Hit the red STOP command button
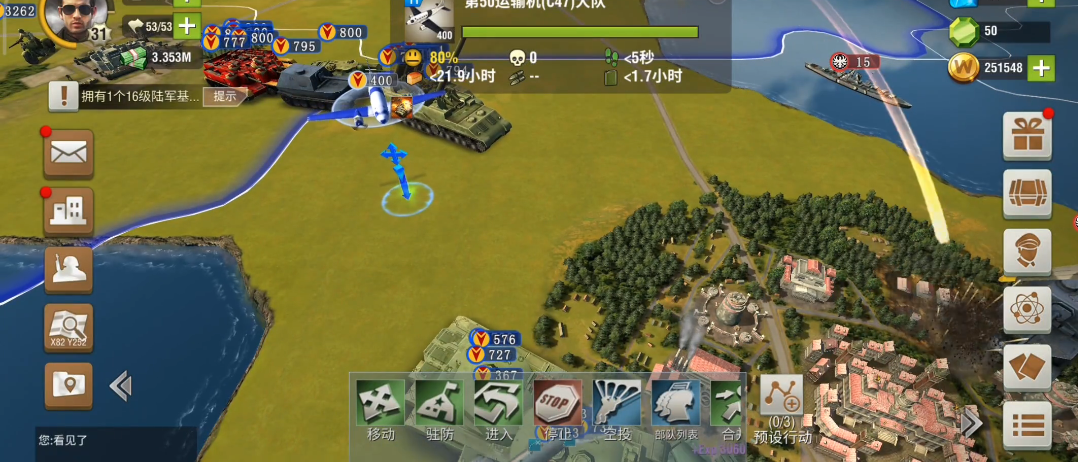Image resolution: width=1078 pixels, height=462 pixels. point(557,403)
